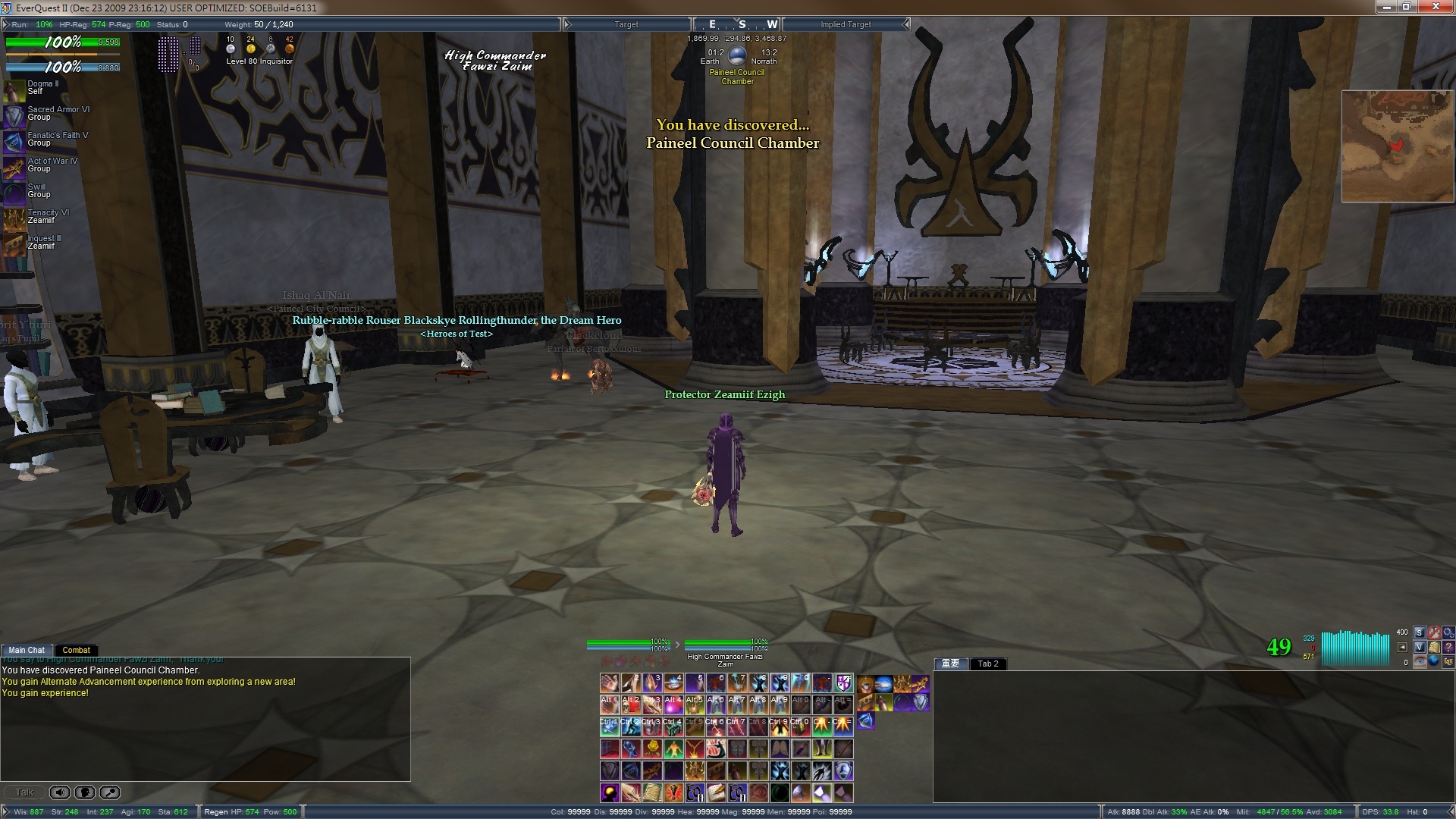Image resolution: width=1456 pixels, height=819 pixels.
Task: Switch to the Combat chat tab
Action: tap(76, 650)
